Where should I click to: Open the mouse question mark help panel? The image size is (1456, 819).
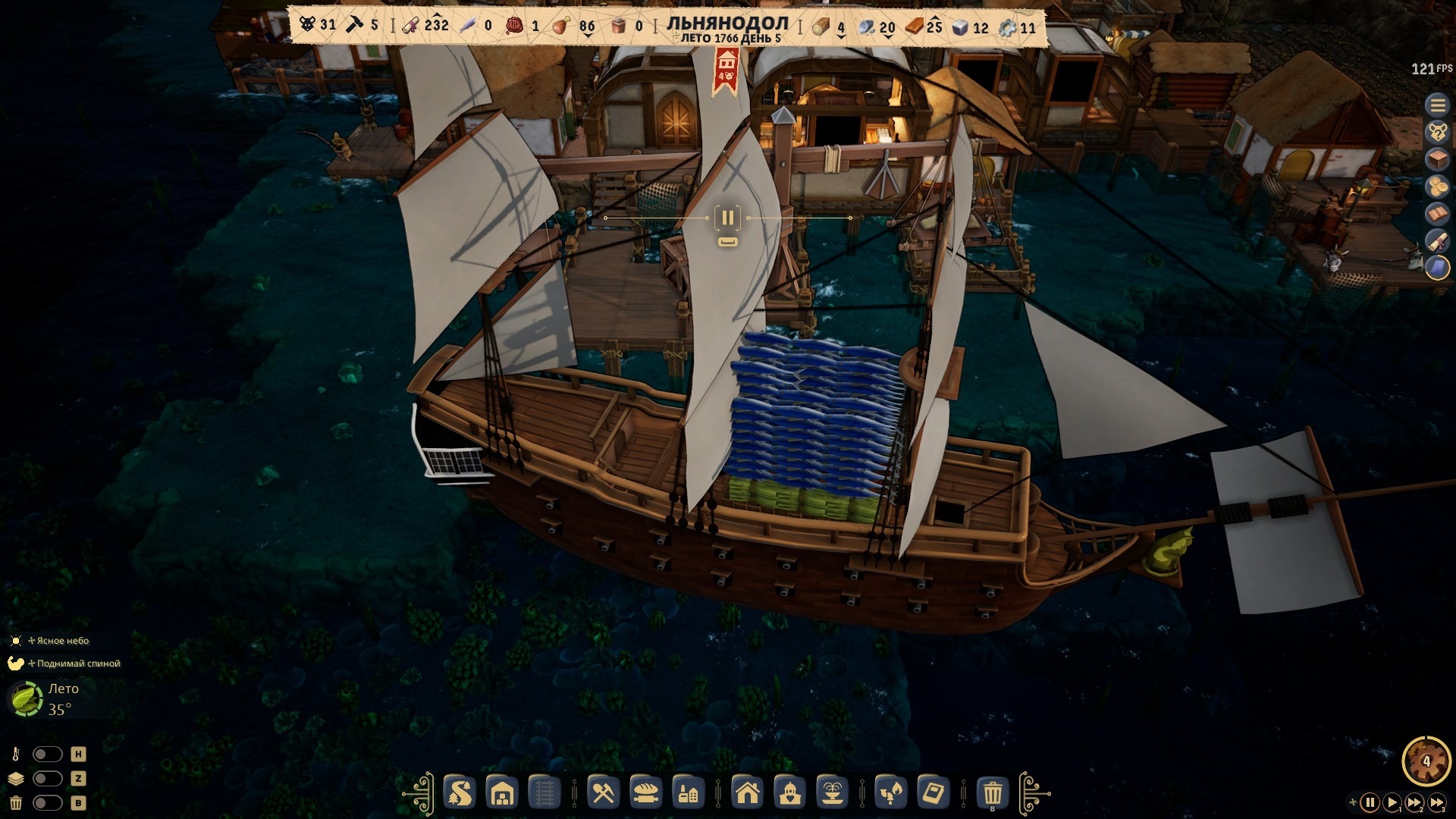click(1437, 132)
